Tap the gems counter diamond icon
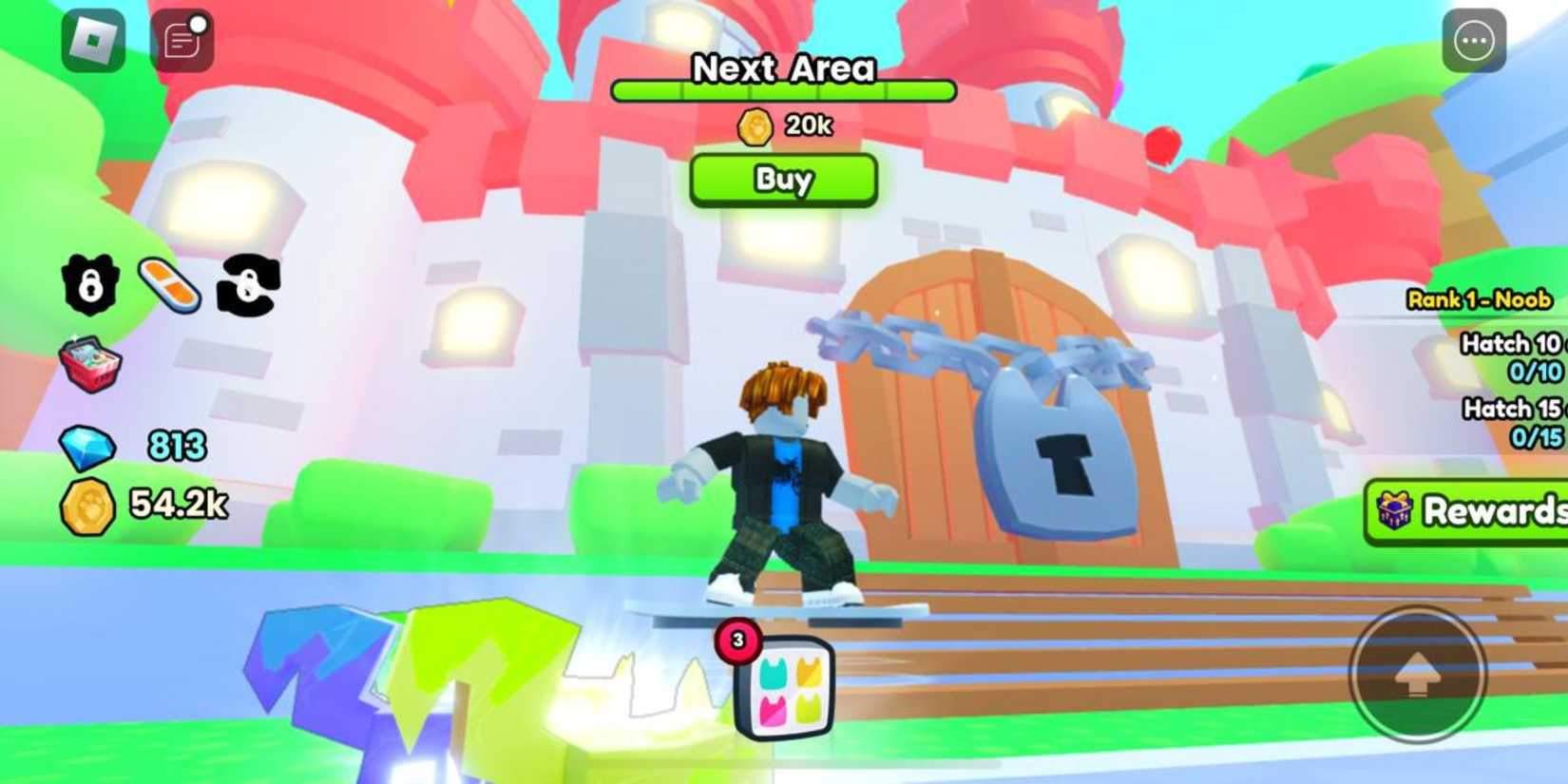The image size is (1568, 784). click(88, 446)
